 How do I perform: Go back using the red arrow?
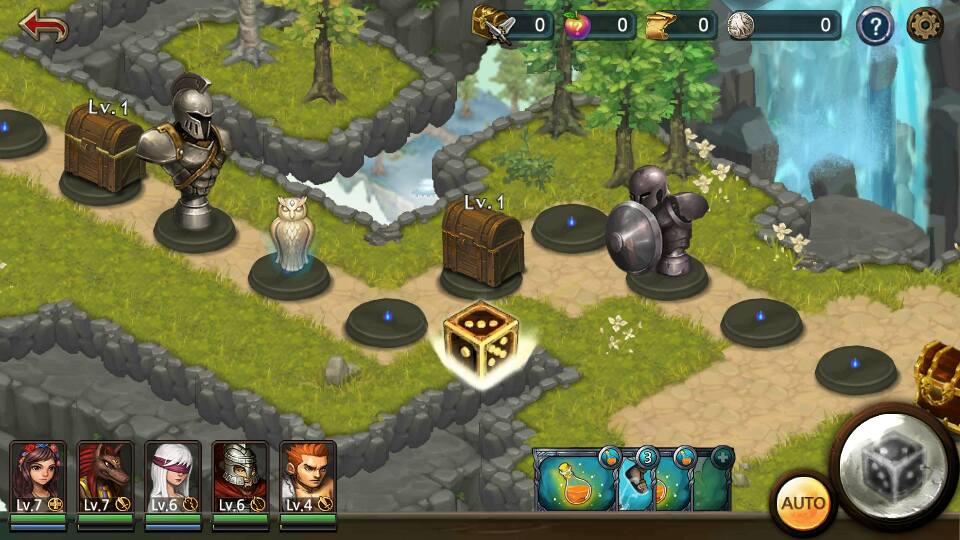(43, 26)
